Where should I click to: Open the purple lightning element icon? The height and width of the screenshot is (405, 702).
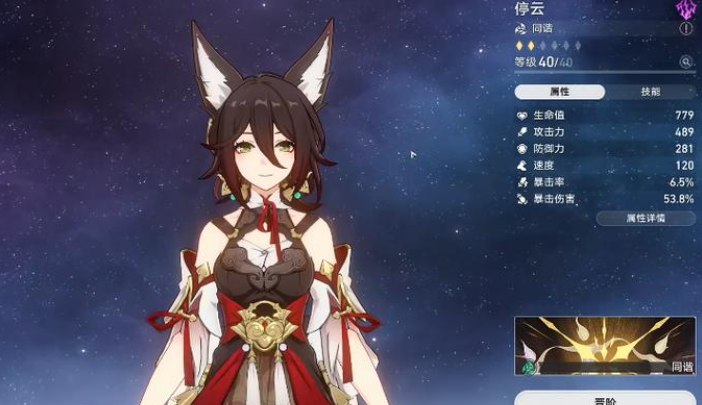point(686,8)
